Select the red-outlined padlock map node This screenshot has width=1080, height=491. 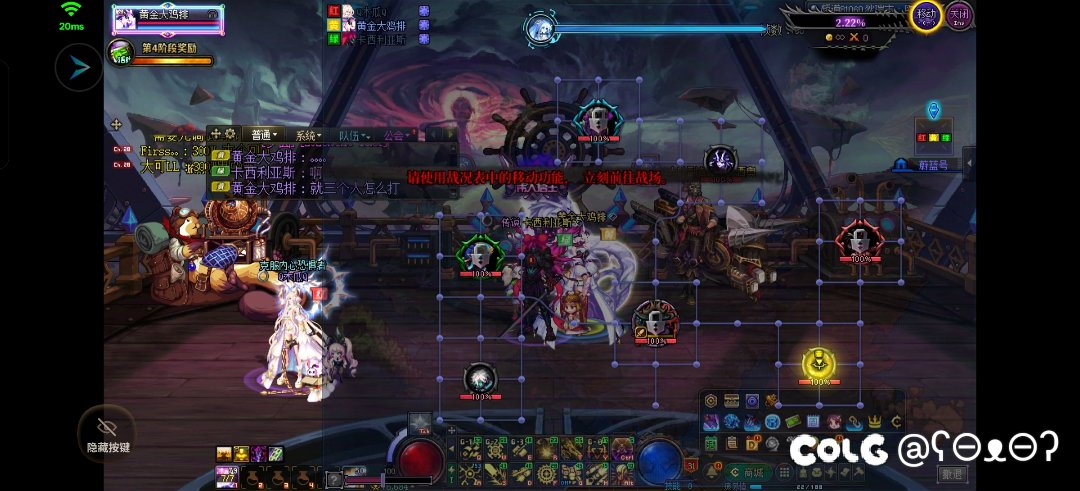[857, 239]
